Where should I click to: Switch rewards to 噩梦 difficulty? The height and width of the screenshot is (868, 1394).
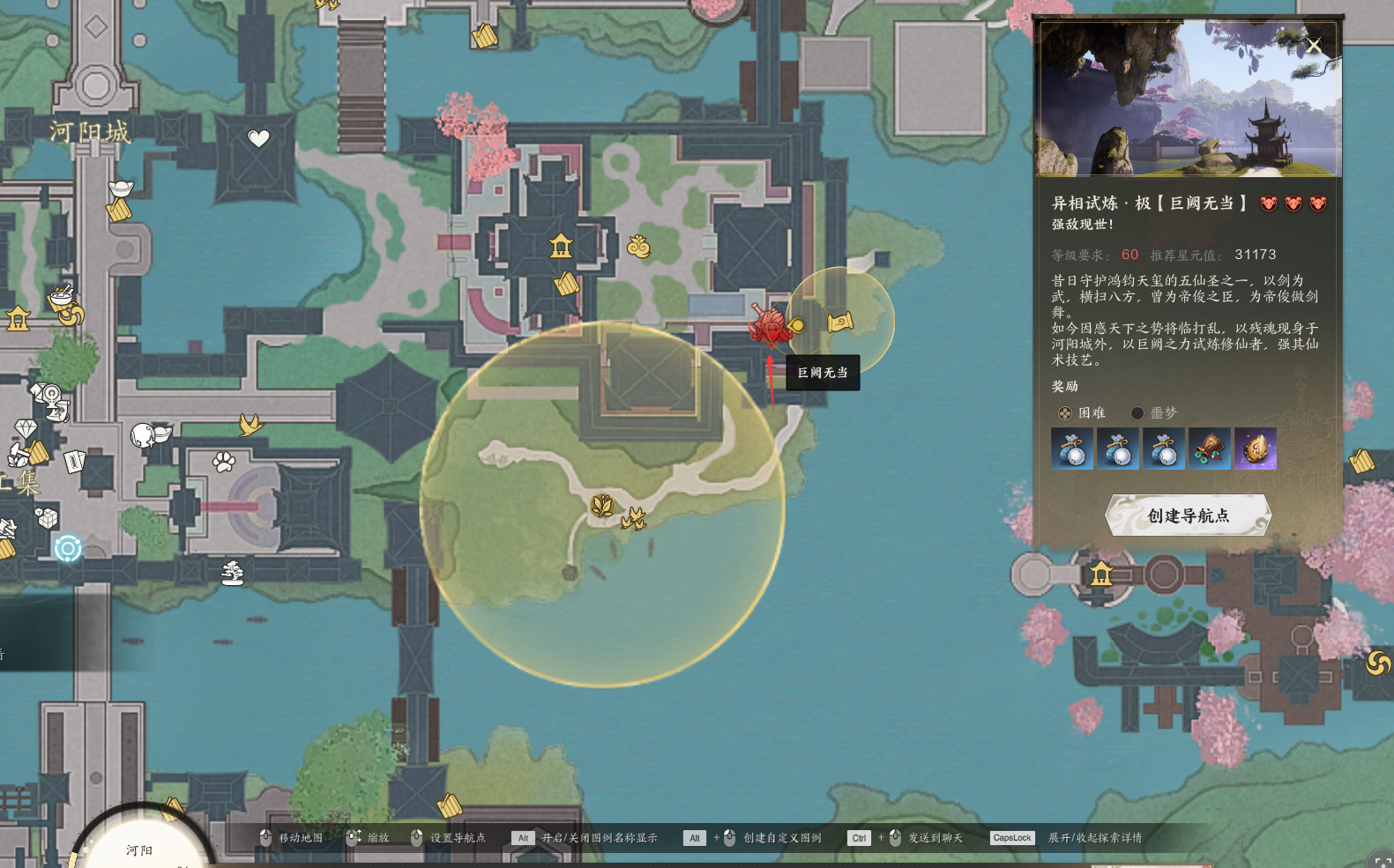click(x=1137, y=413)
